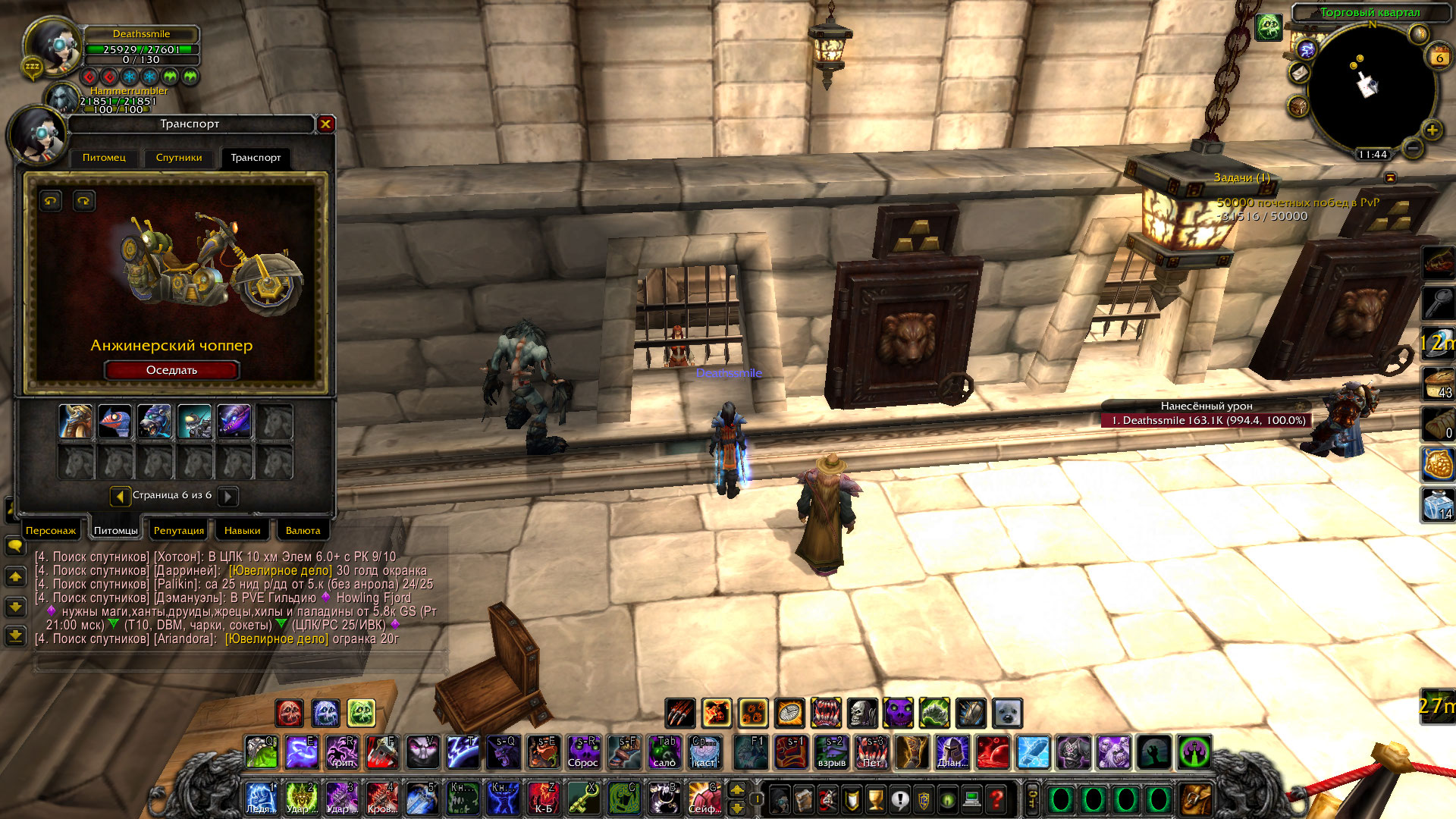Rotate mount model right
This screenshot has width=1456, height=819.
click(83, 201)
